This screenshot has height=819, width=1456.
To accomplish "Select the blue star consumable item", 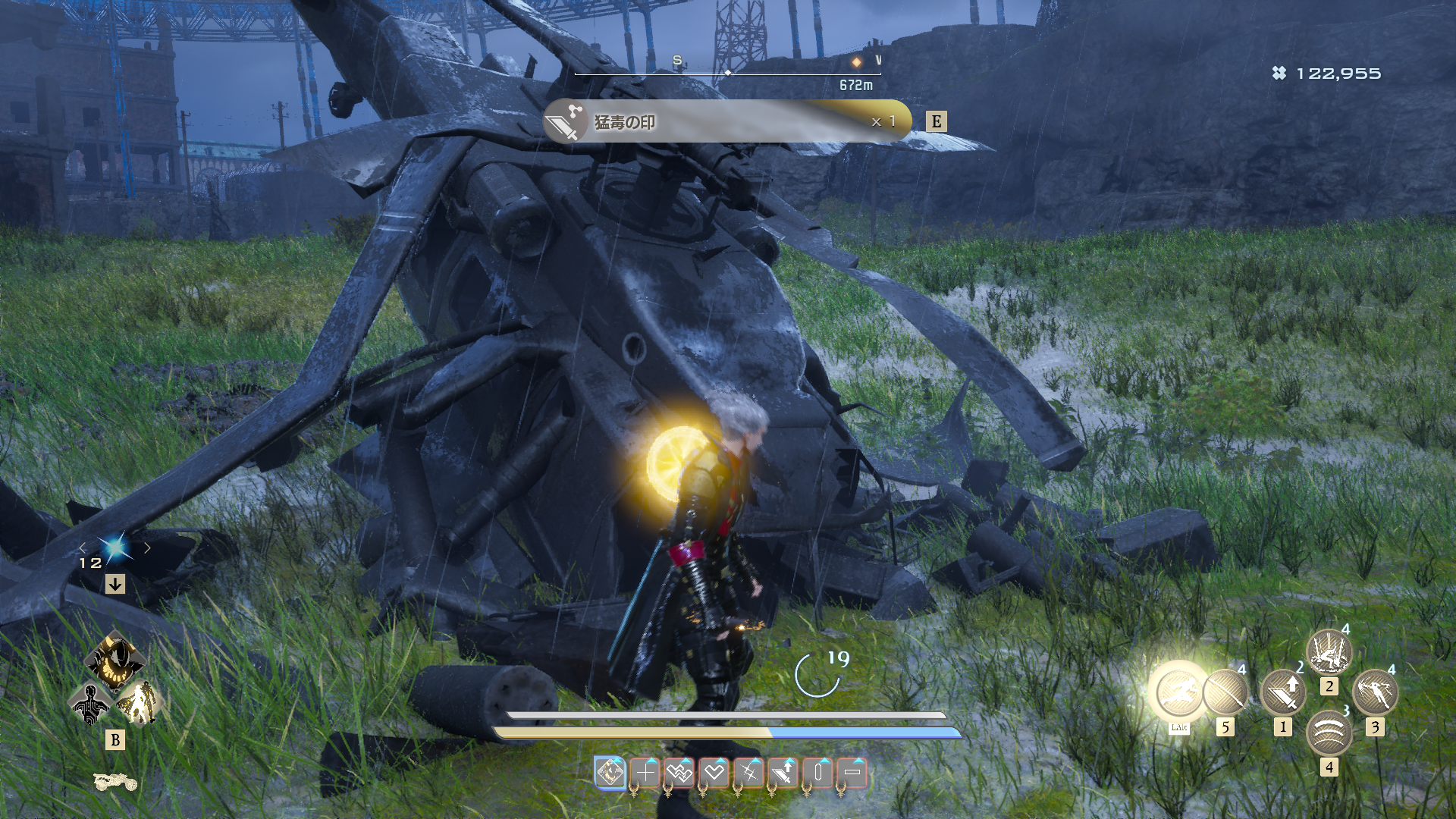I will (x=115, y=547).
